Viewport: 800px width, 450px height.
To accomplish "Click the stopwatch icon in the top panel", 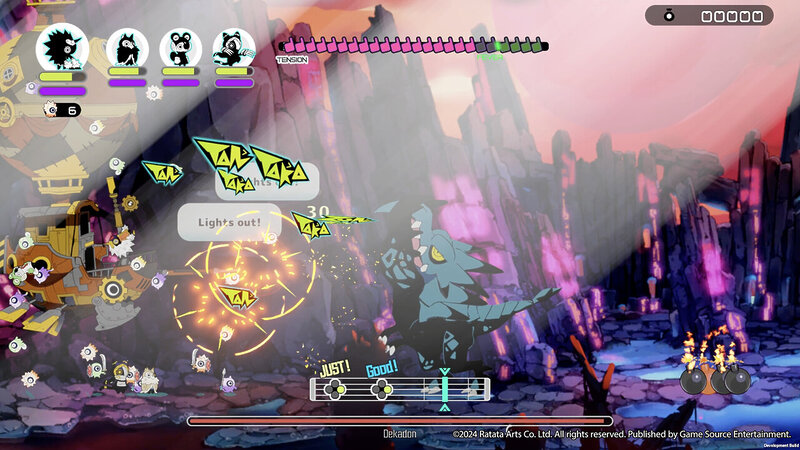I will pyautogui.click(x=668, y=16).
